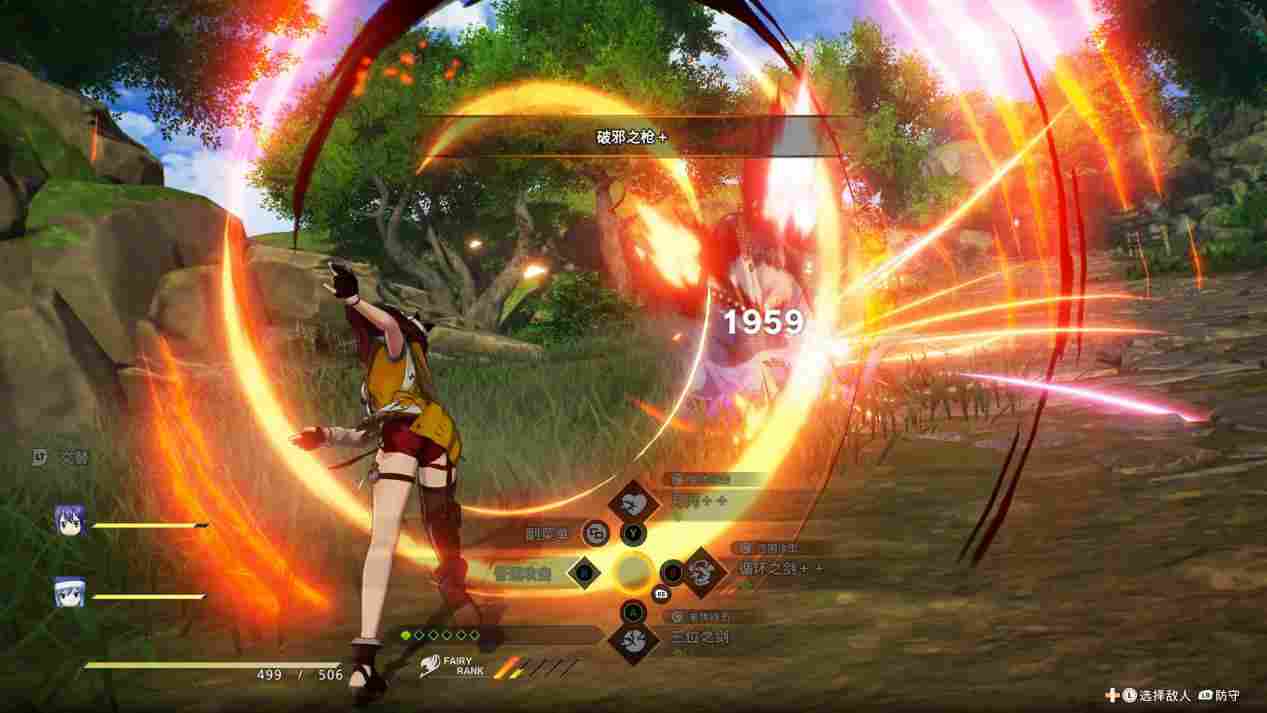Viewport: 1267px width, 713px height.
Task: Activate the 循环之剑++ skill icon
Action: click(x=704, y=571)
